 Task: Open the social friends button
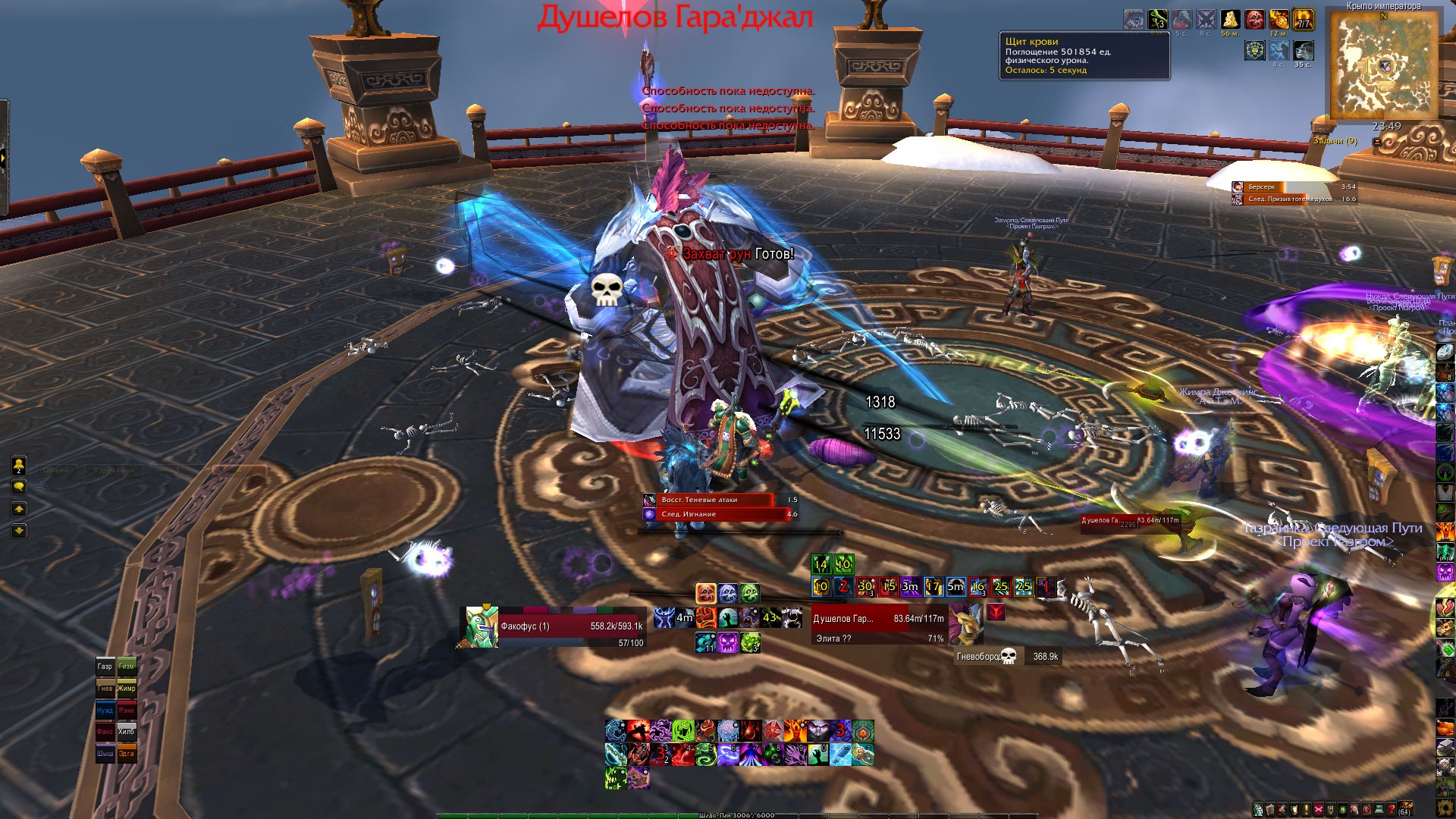[x=19, y=465]
